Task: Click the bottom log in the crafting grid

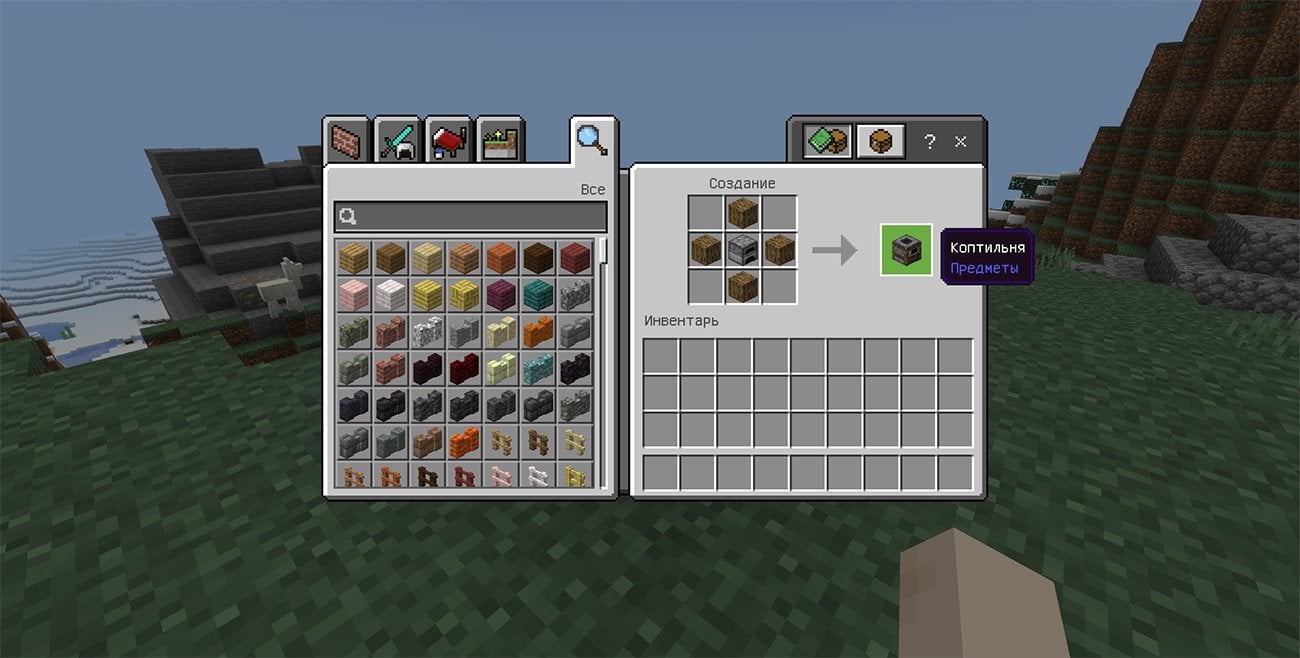Action: [742, 286]
